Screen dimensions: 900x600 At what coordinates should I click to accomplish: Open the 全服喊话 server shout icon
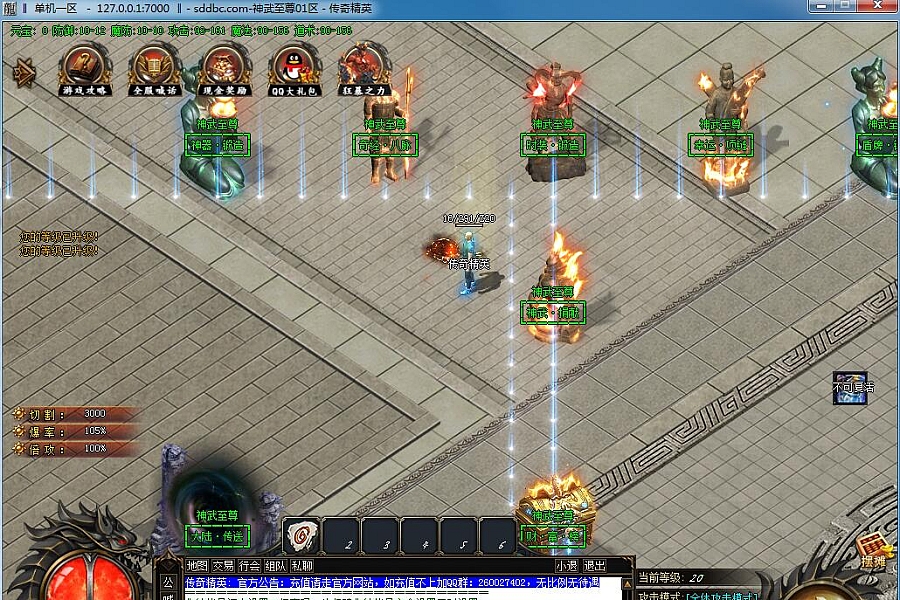155,66
